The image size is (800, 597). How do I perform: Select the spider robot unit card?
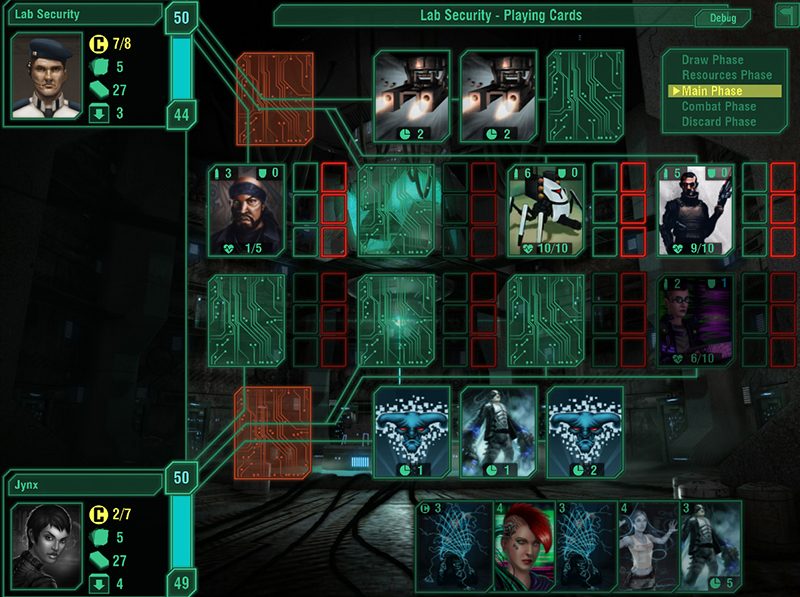pos(545,210)
